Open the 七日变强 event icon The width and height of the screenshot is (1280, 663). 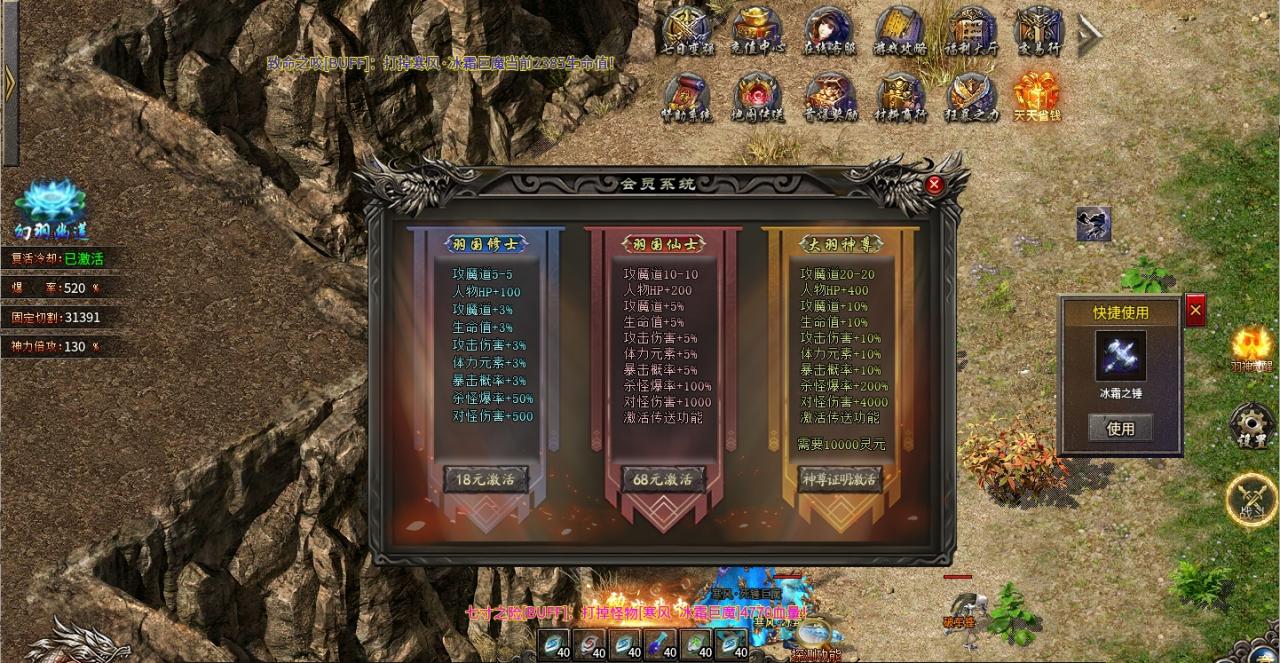(687, 31)
